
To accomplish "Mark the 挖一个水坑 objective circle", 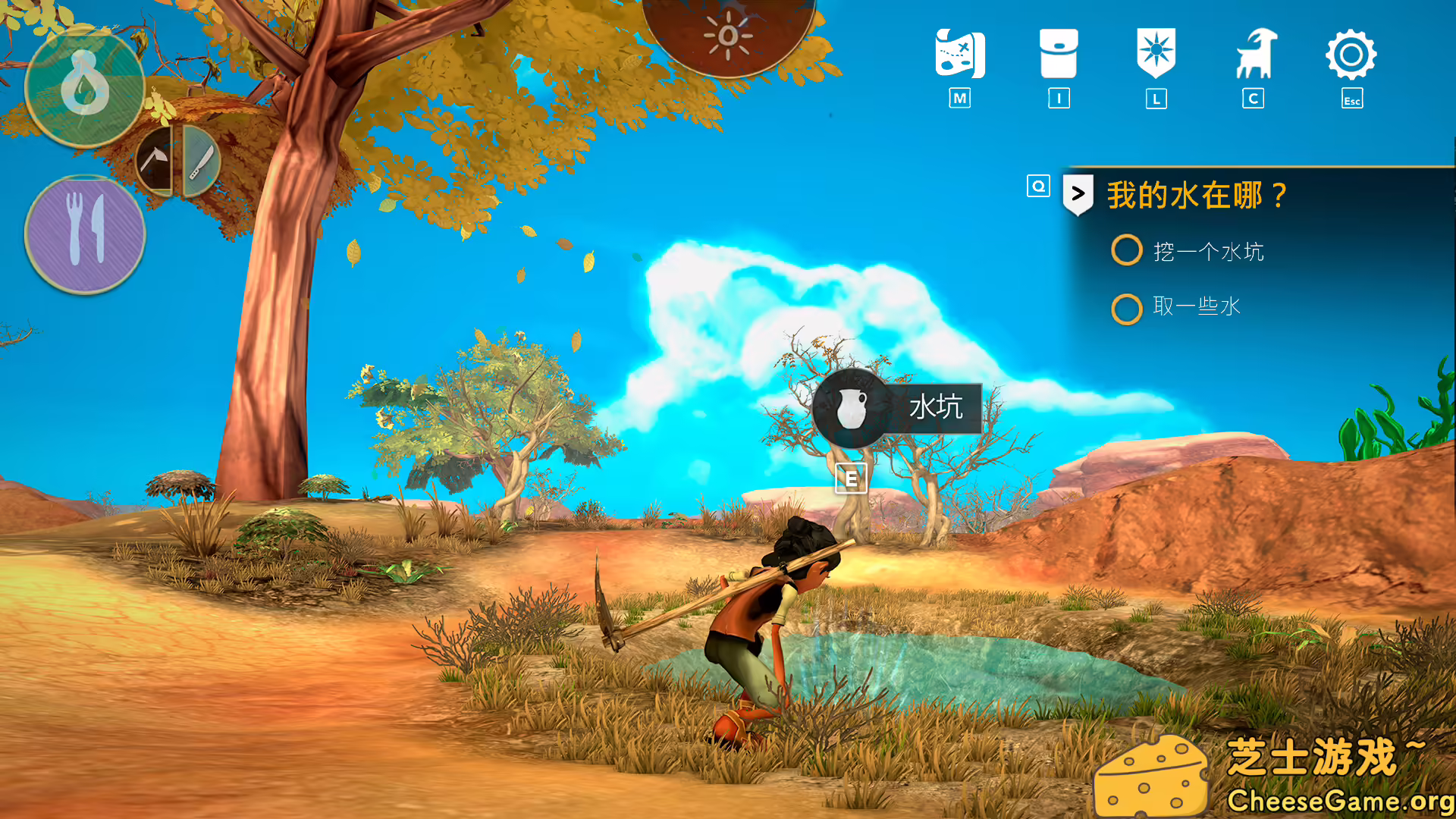I will (1127, 250).
